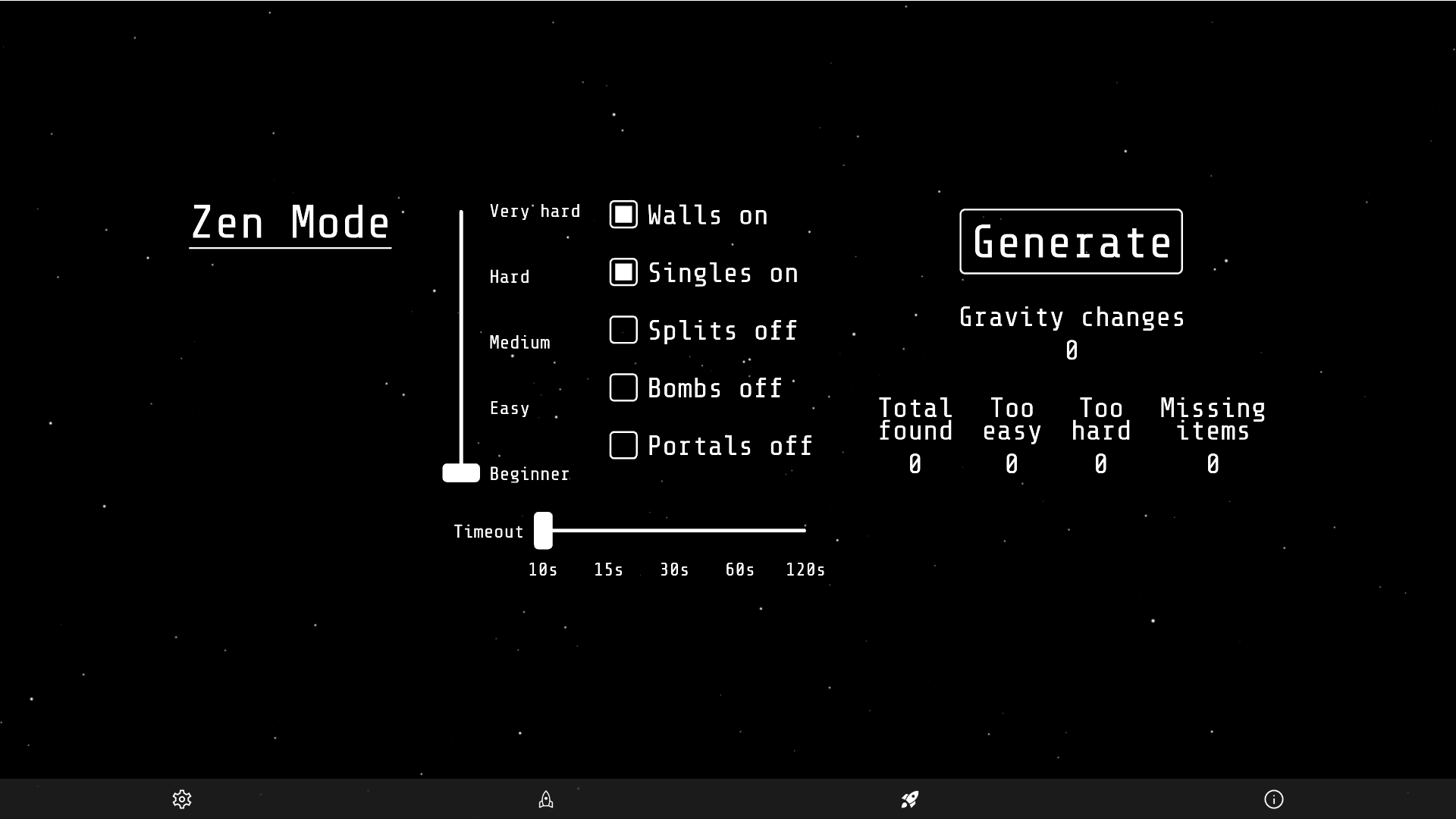Choose the 120s timeout label
Viewport: 1456px width, 819px height.
(805, 570)
